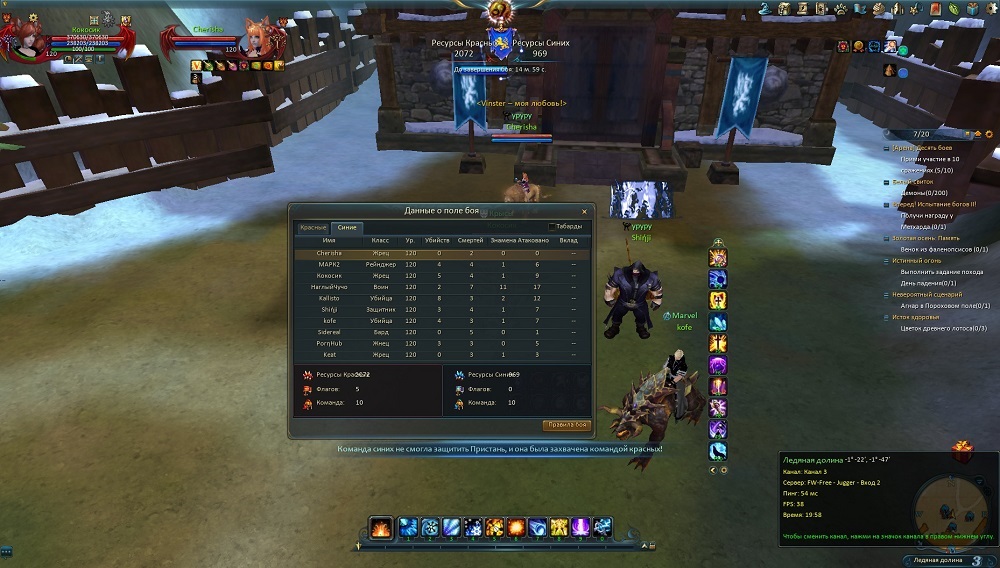Open the Невероятный сценарий quest entry

(x=926, y=294)
